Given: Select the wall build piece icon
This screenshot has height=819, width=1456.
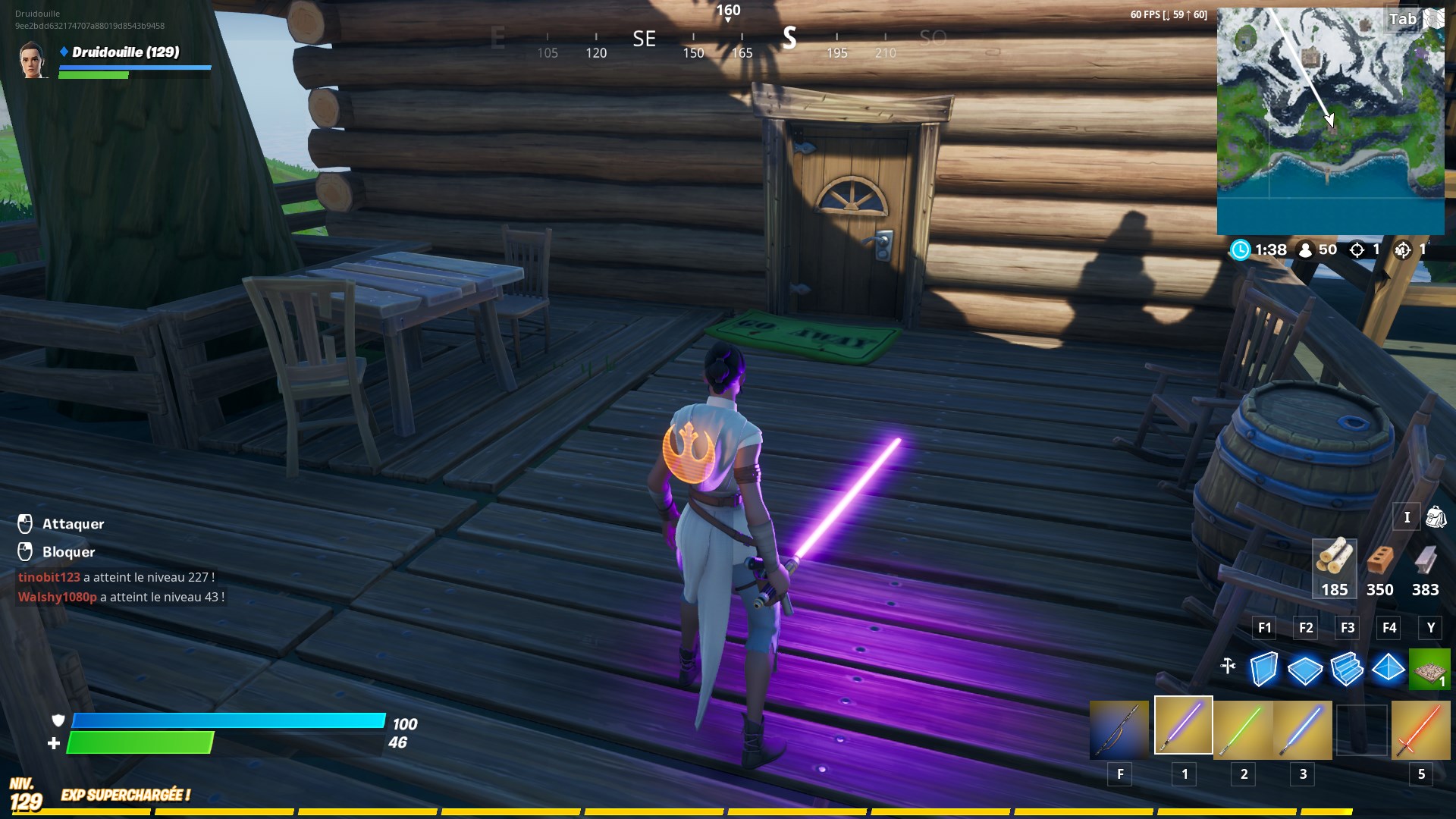Looking at the screenshot, I should (x=1264, y=670).
